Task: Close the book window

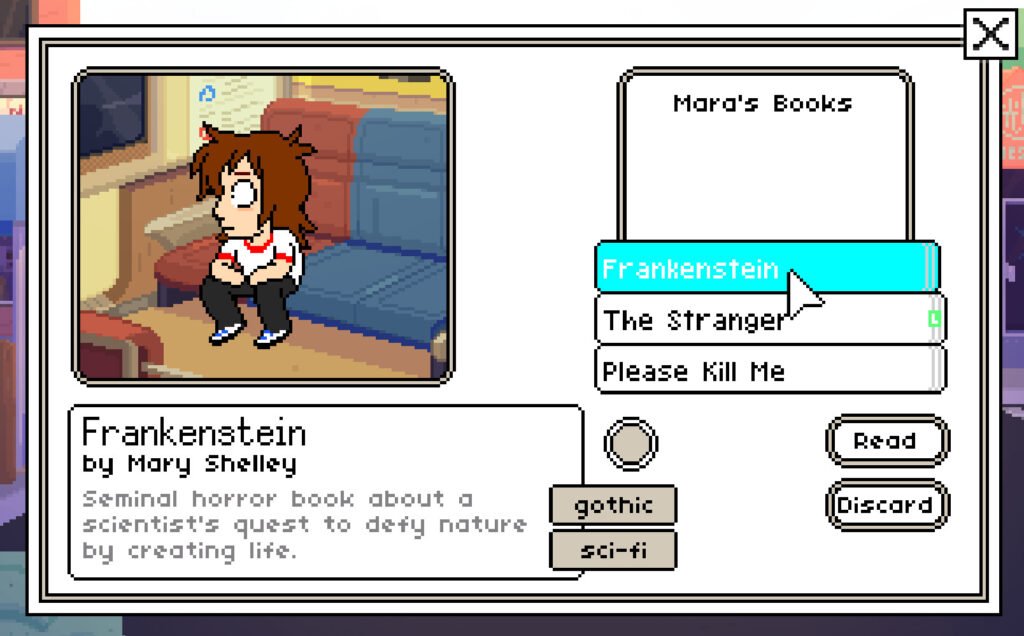Action: pyautogui.click(x=990, y=35)
